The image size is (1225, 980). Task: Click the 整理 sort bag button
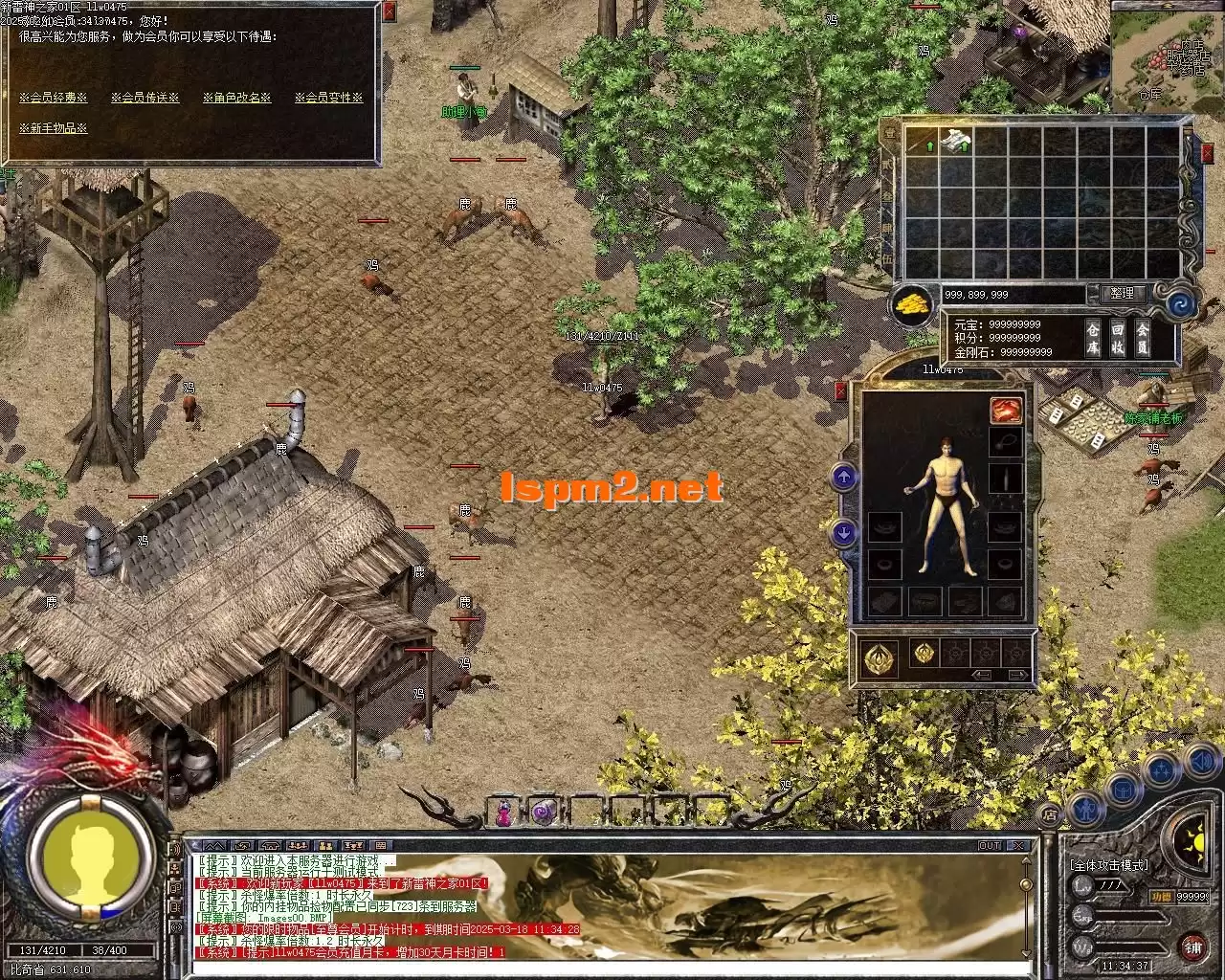click(1122, 294)
